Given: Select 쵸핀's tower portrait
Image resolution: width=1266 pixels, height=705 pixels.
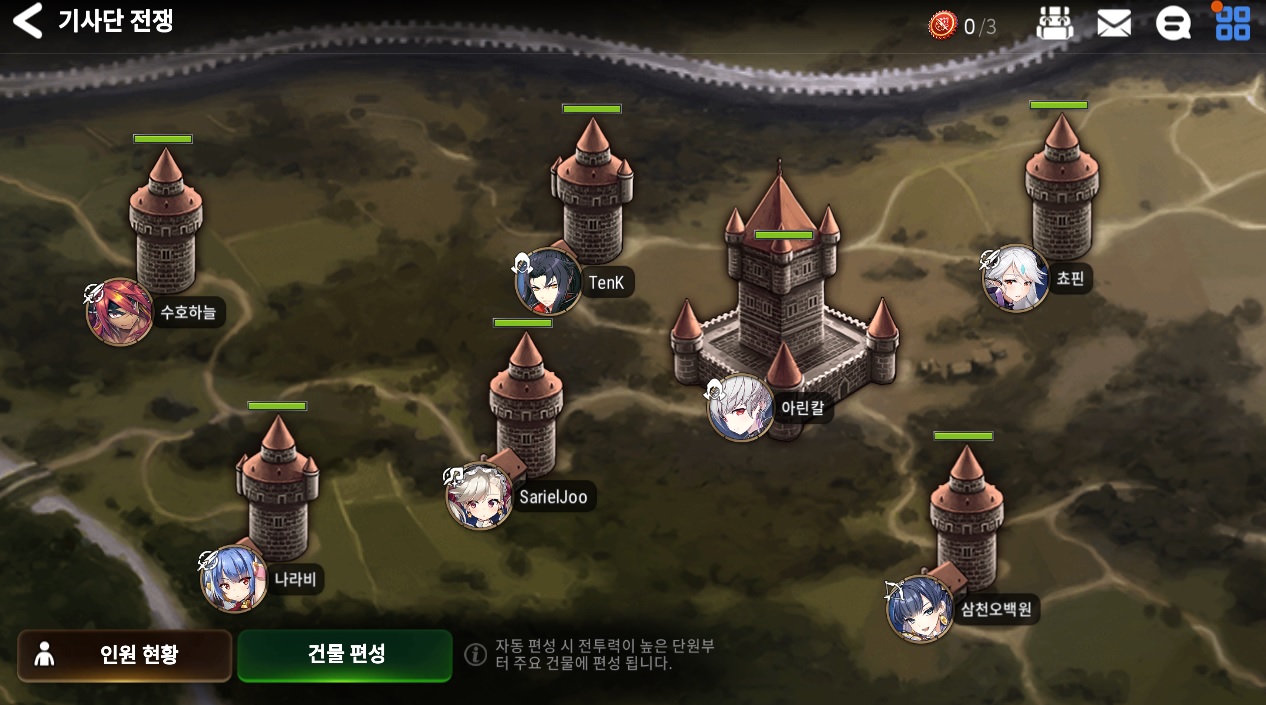Looking at the screenshot, I should tap(1016, 278).
